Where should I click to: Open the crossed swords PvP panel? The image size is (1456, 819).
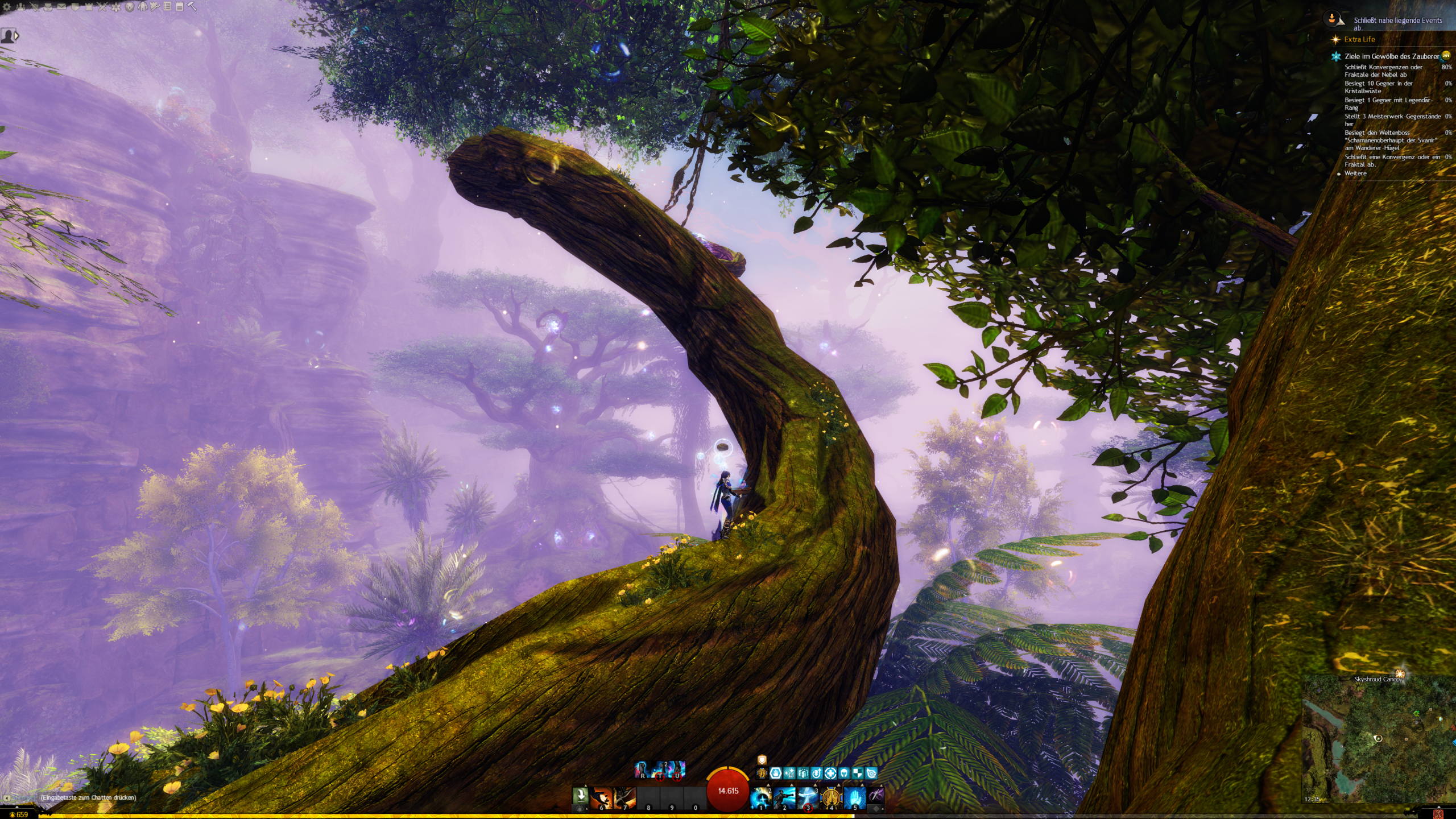click(102, 7)
